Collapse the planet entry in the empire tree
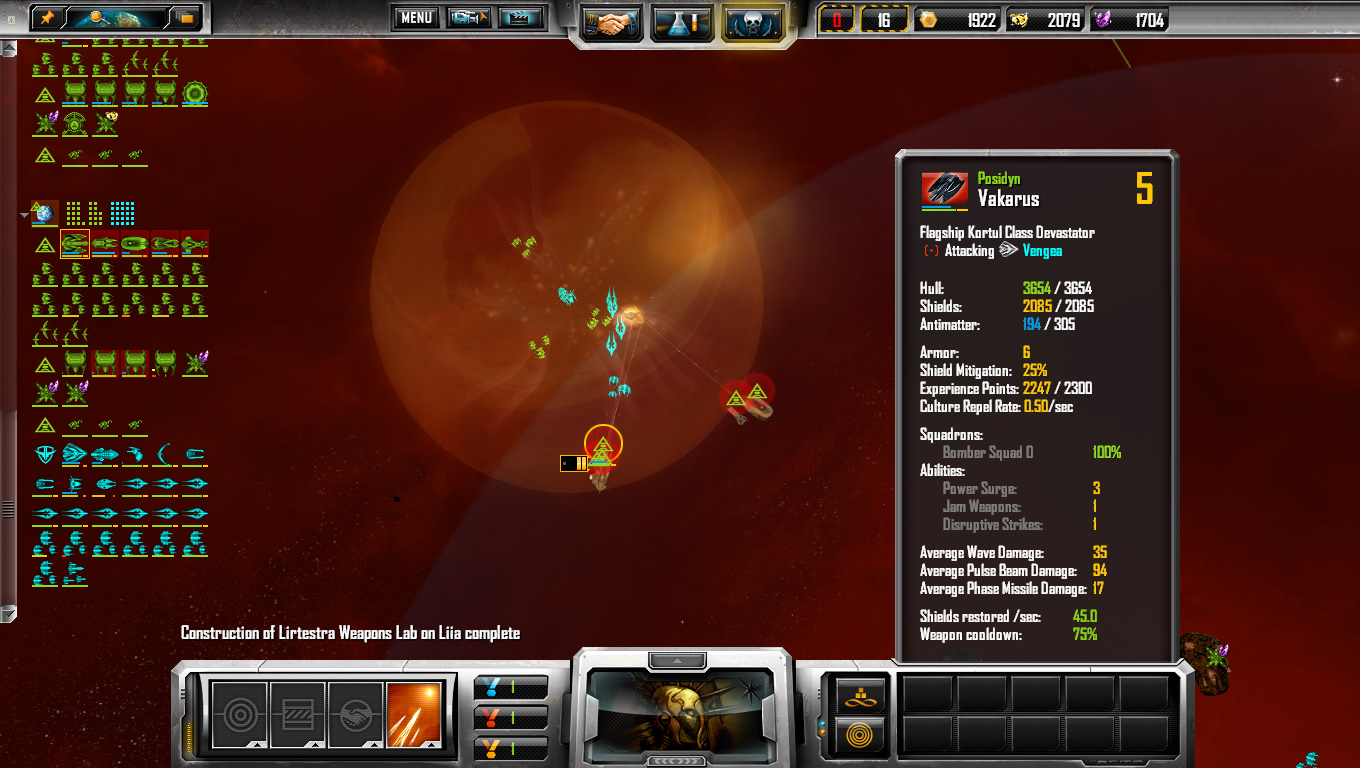The width and height of the screenshot is (1360, 768). 25,214
